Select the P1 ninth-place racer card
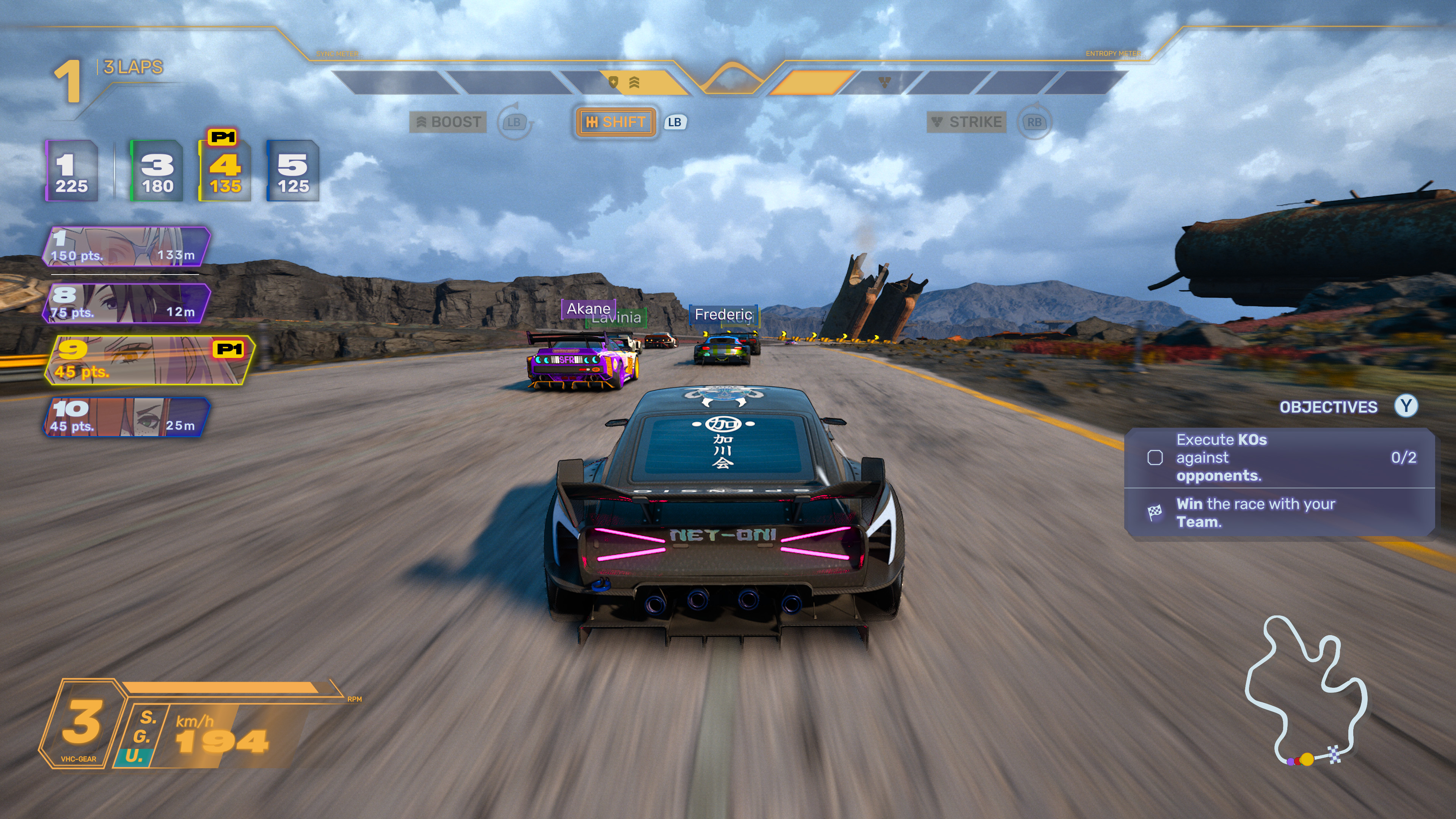1456x819 pixels. [x=148, y=360]
